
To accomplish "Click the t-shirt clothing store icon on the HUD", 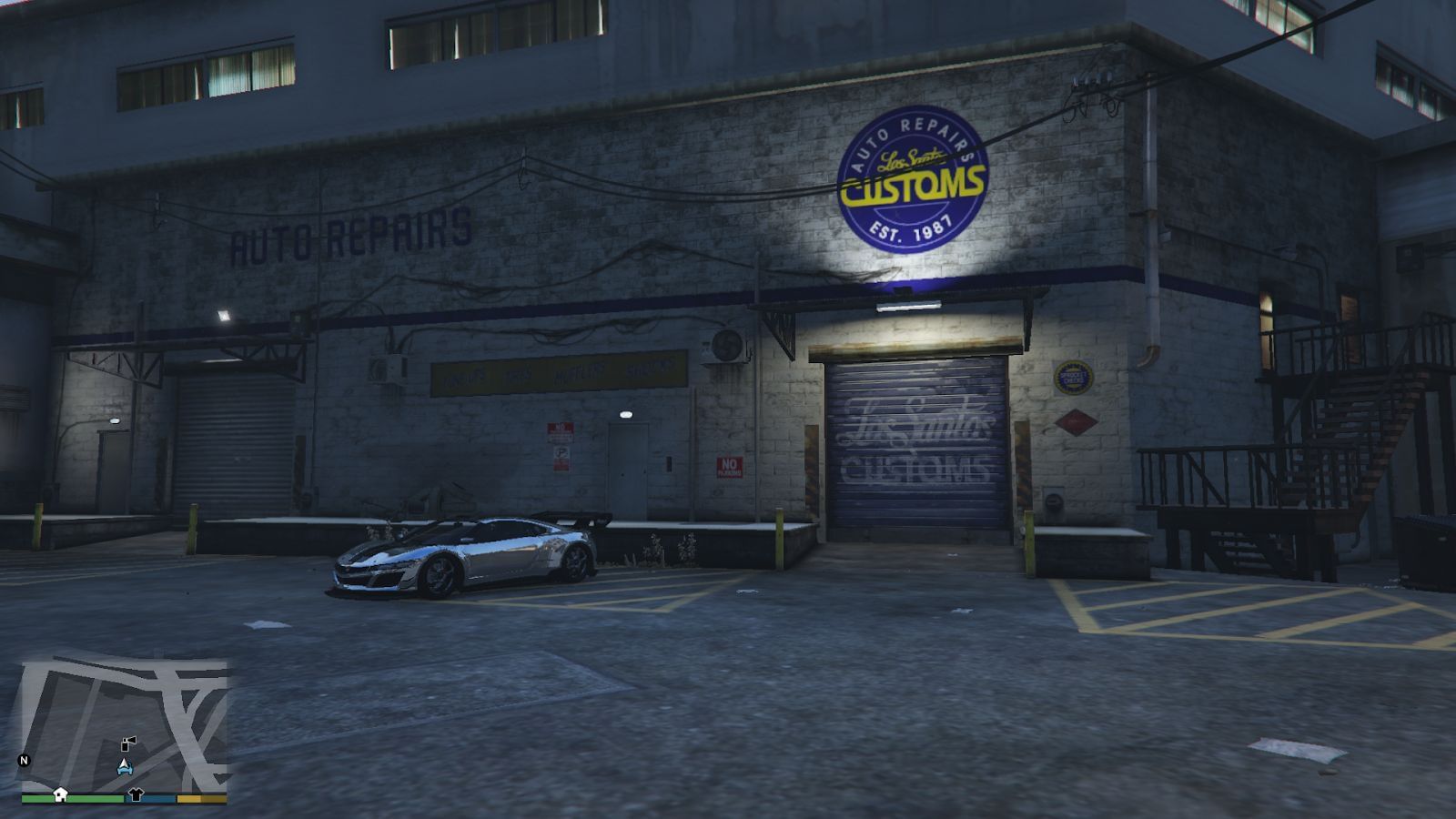I will point(136,794).
